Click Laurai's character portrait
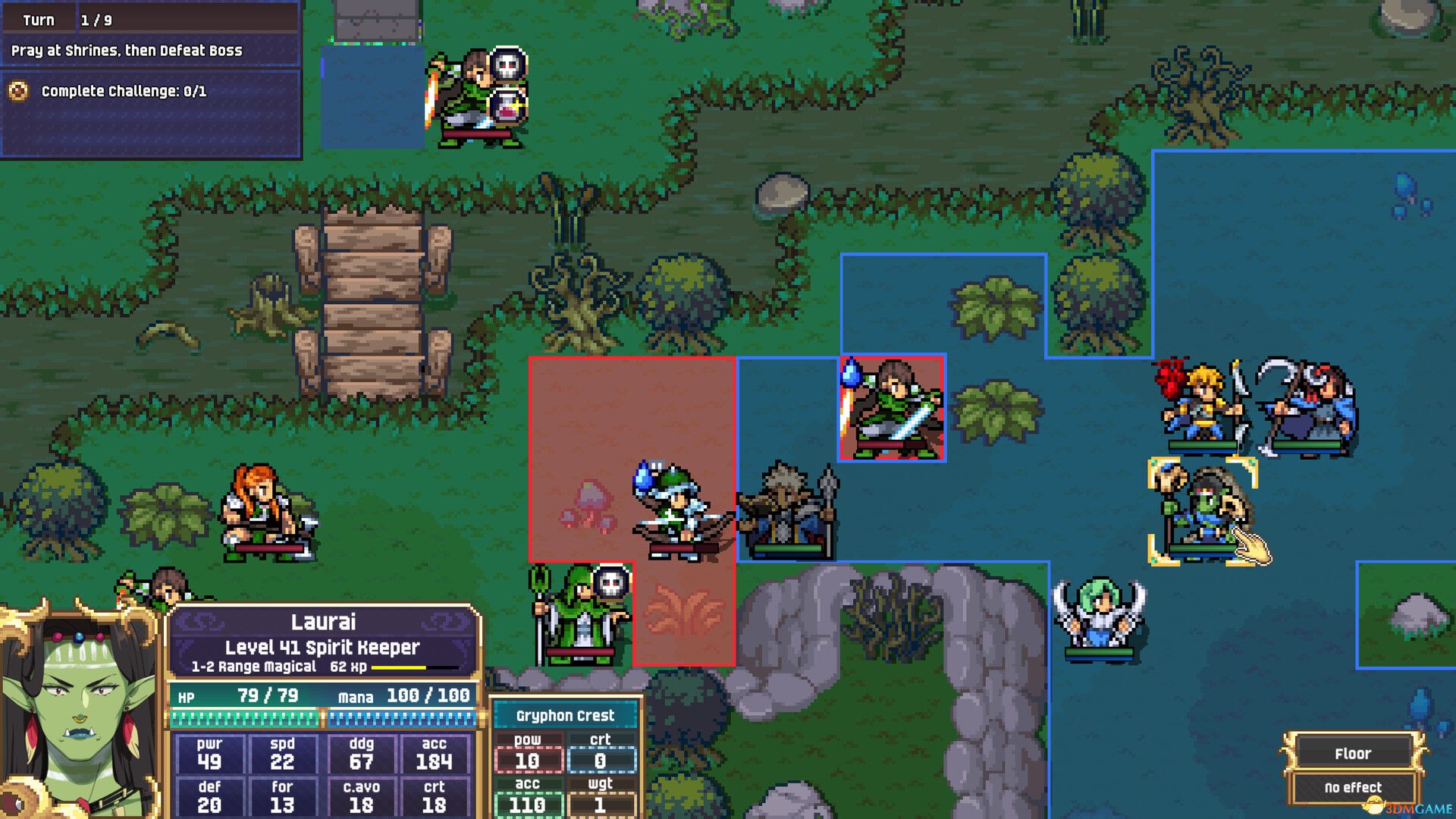Image resolution: width=1456 pixels, height=819 pixels. pos(80,713)
